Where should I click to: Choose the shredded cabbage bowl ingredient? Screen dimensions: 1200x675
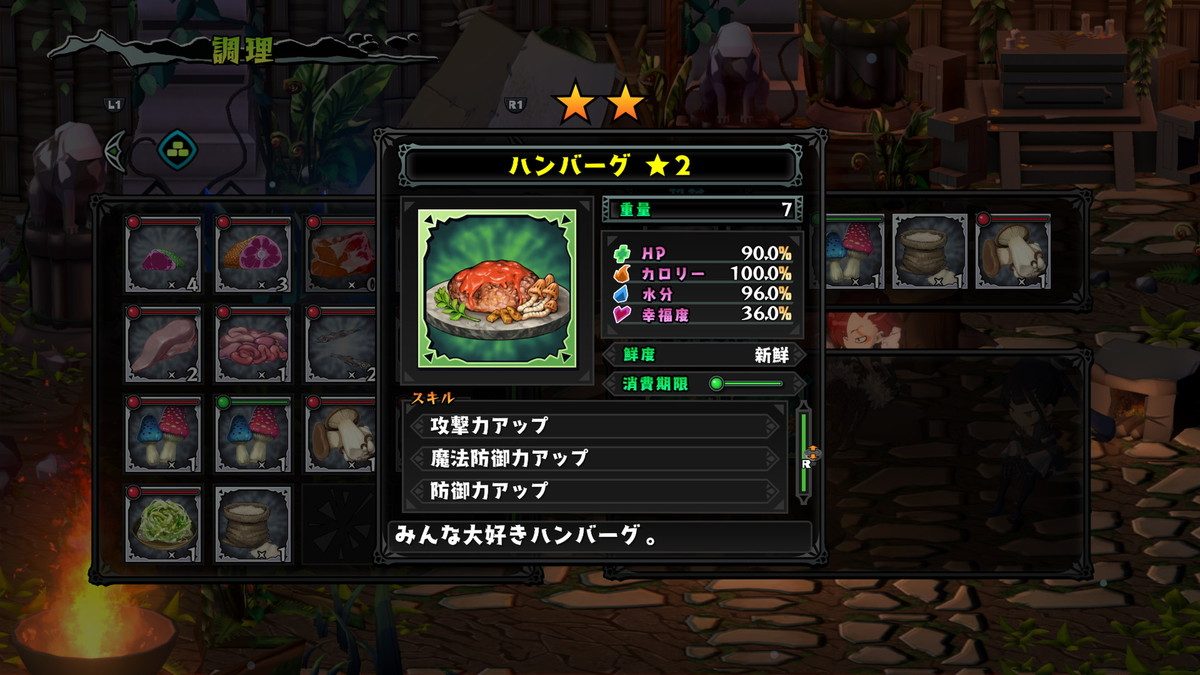163,524
